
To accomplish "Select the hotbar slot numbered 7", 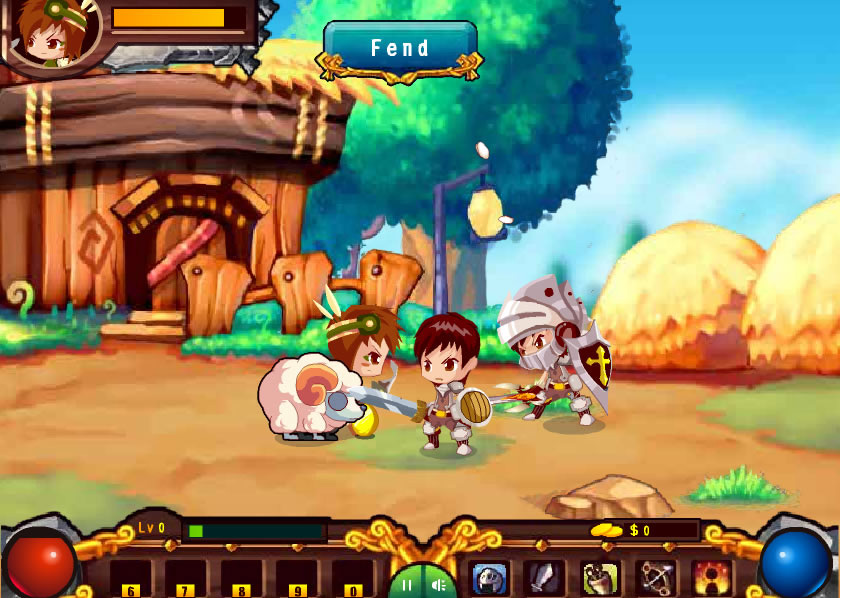I will [x=185, y=579].
